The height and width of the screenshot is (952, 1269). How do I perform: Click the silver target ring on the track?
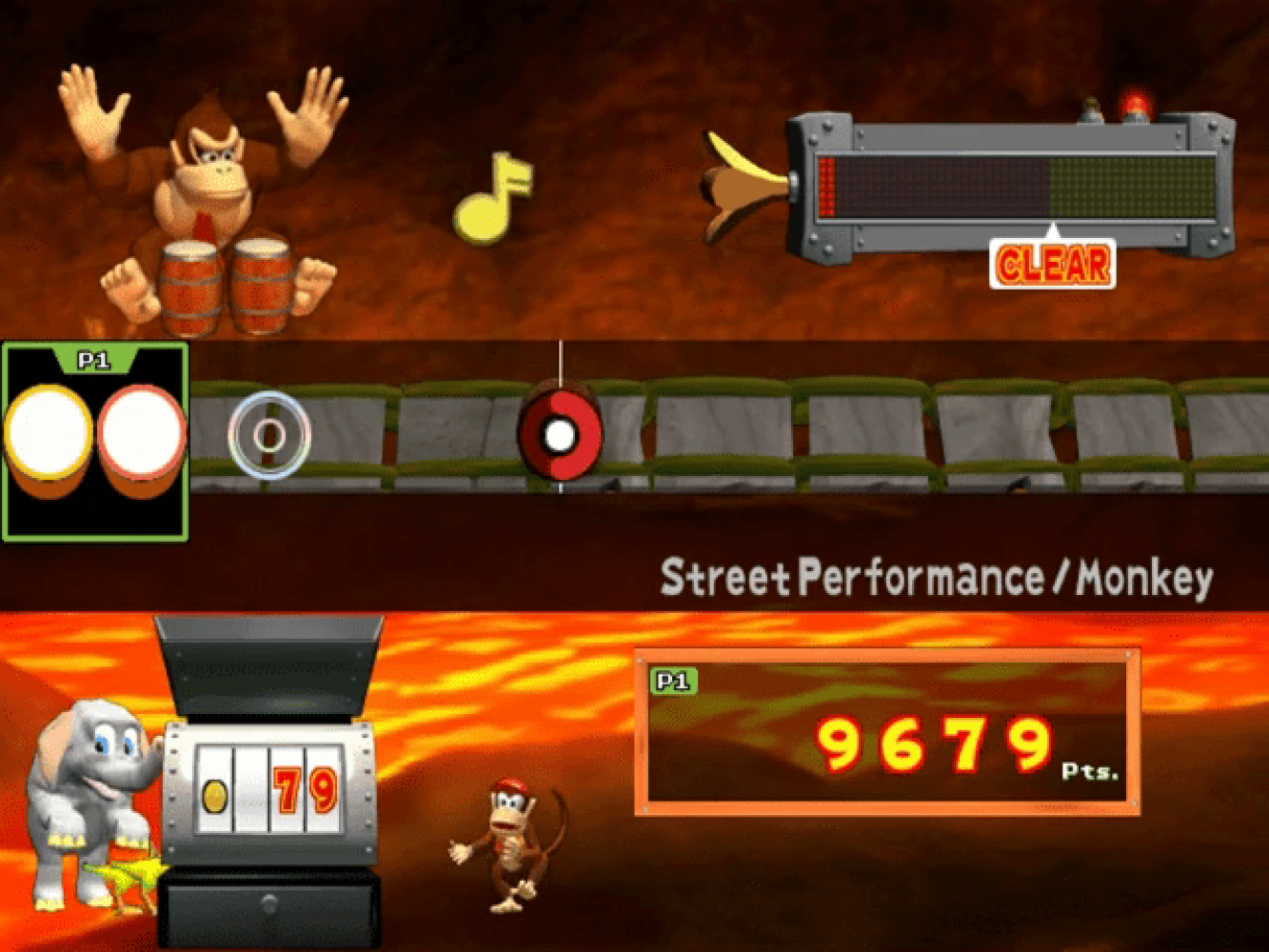tap(269, 435)
